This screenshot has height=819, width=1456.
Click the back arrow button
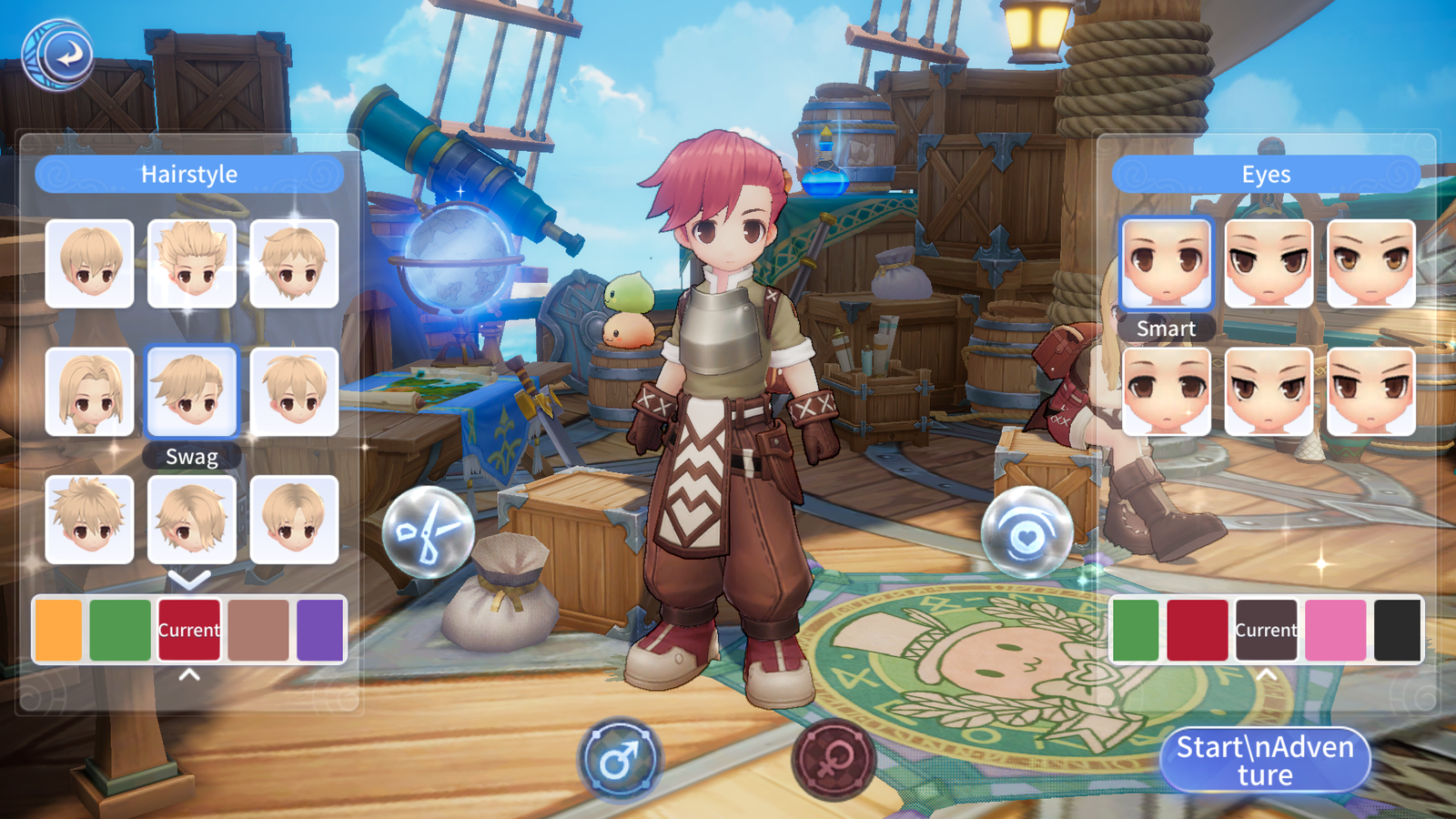click(x=58, y=55)
